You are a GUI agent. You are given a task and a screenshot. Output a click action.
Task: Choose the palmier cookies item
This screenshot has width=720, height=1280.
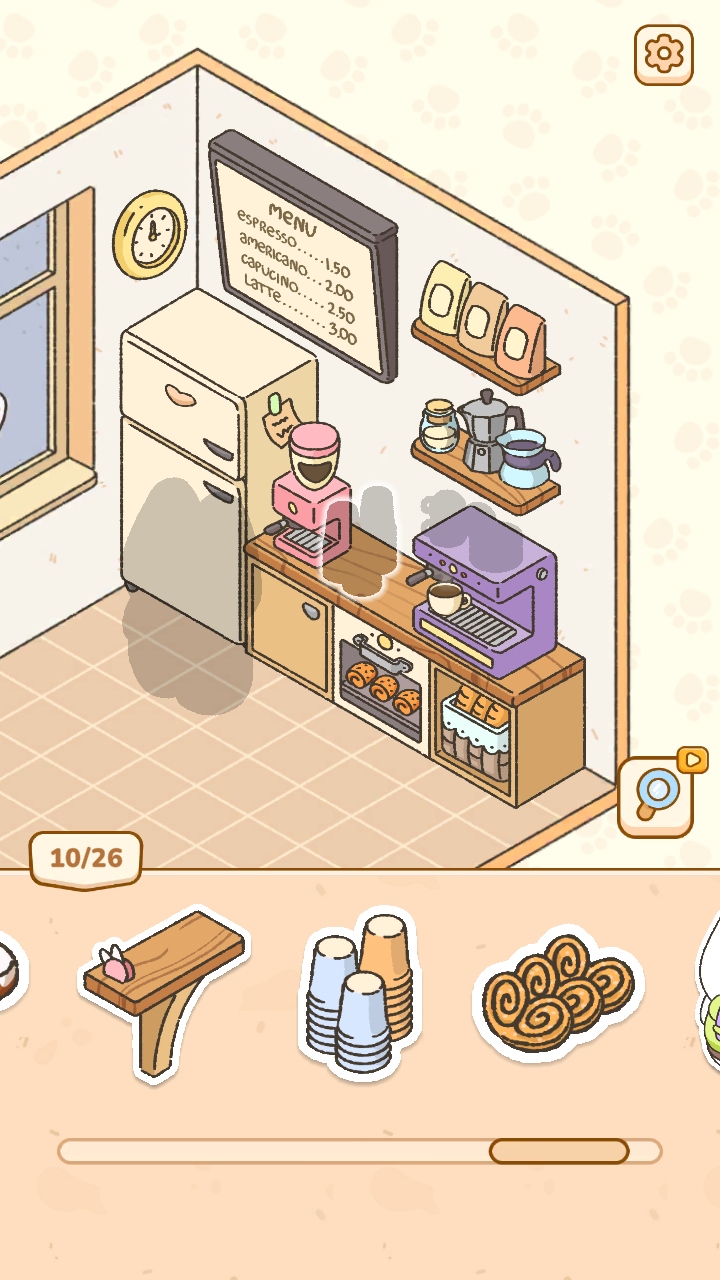pyautogui.click(x=558, y=993)
